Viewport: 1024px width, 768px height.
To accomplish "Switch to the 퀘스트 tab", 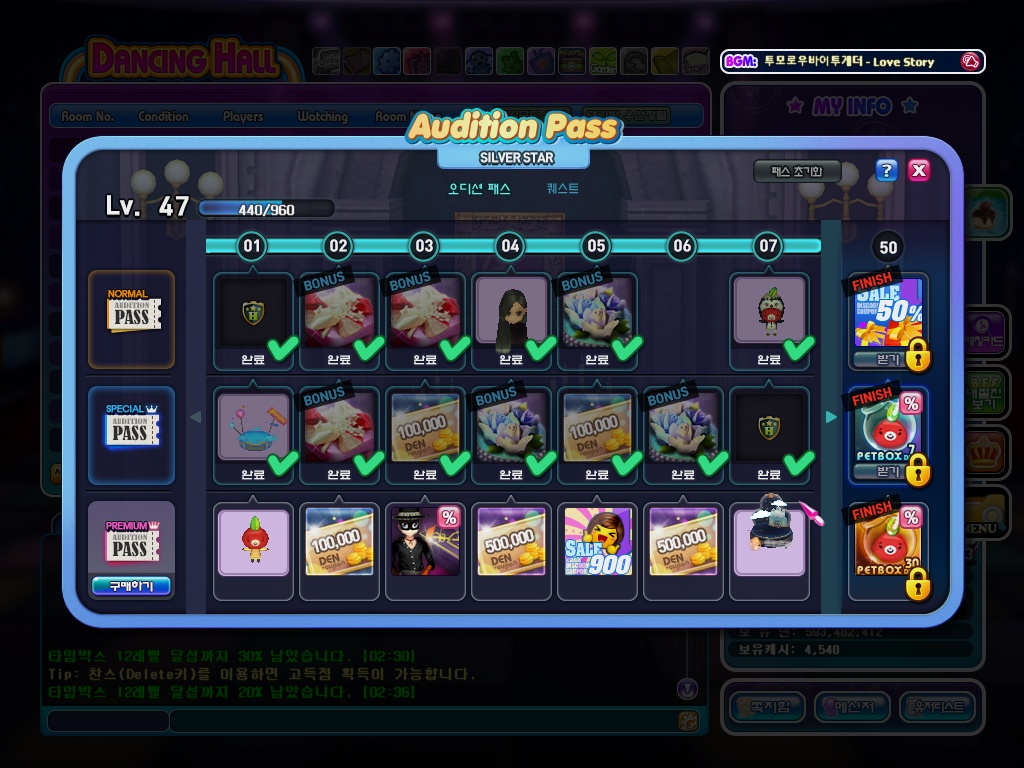I will click(x=562, y=188).
